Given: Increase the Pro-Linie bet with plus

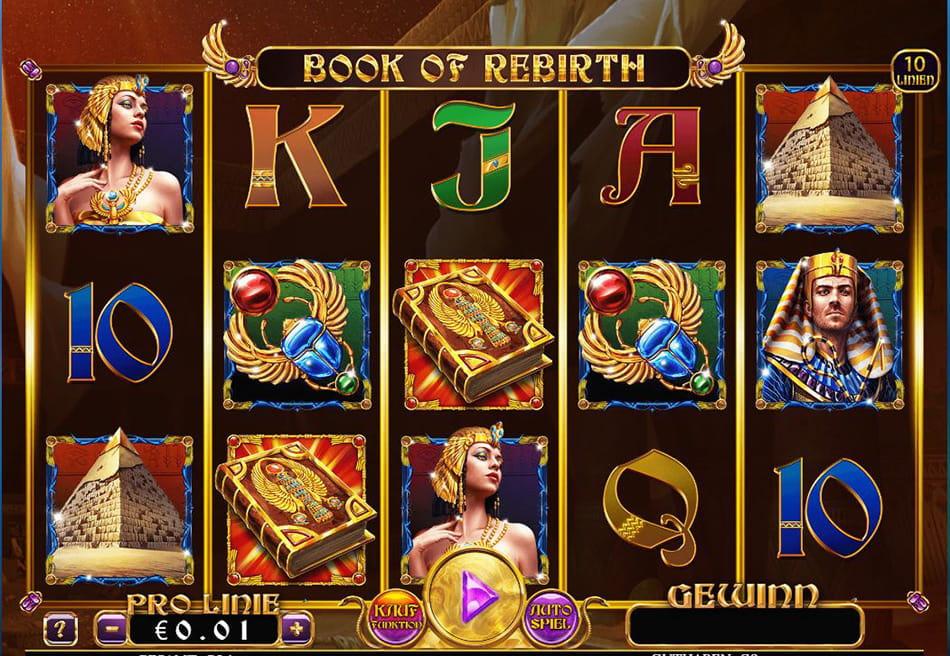Looking at the screenshot, I should coord(296,629).
